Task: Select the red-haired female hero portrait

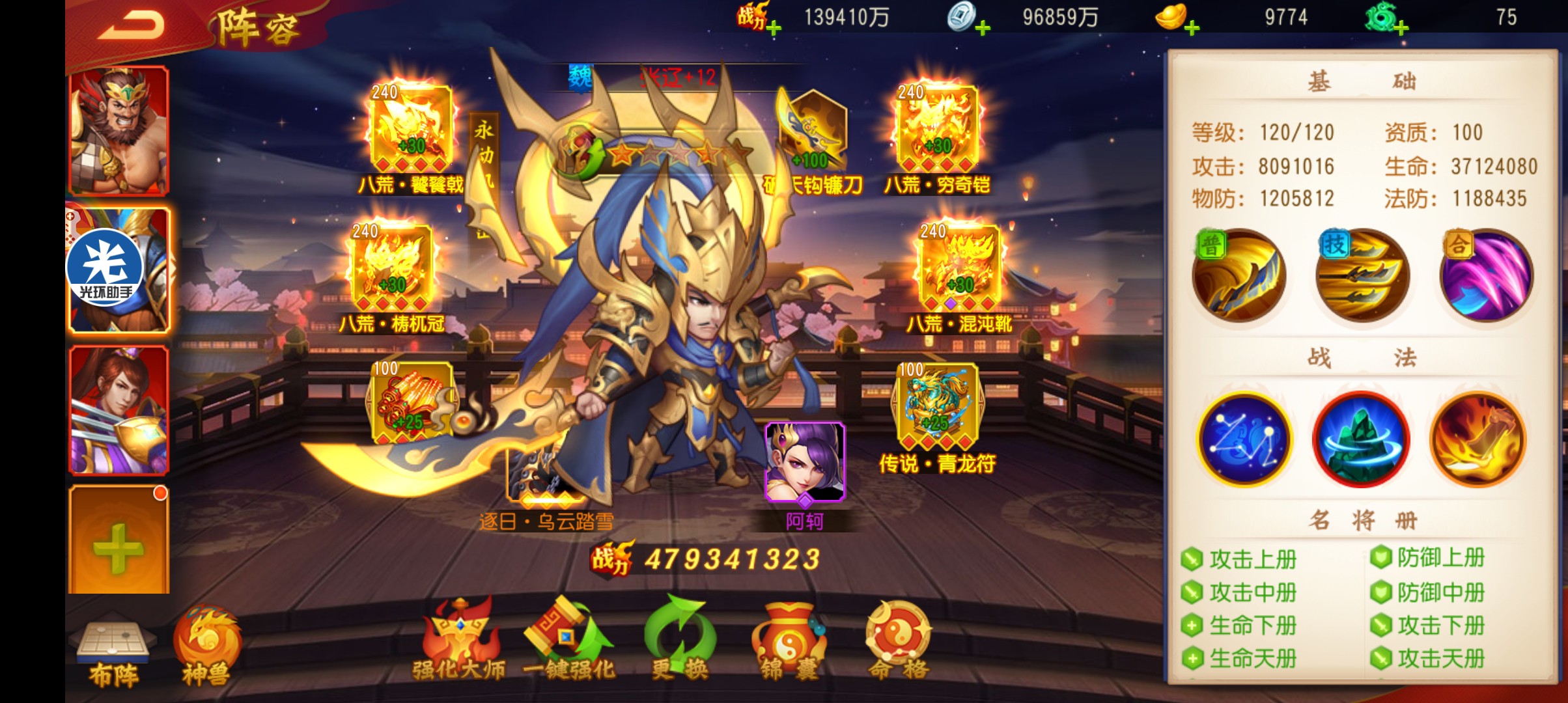Action: (119, 410)
